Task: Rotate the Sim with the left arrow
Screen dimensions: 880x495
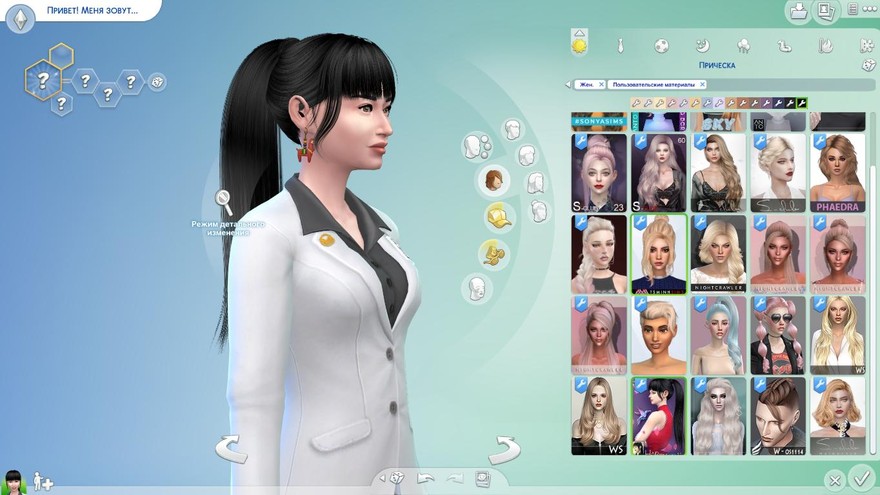Action: click(x=231, y=449)
